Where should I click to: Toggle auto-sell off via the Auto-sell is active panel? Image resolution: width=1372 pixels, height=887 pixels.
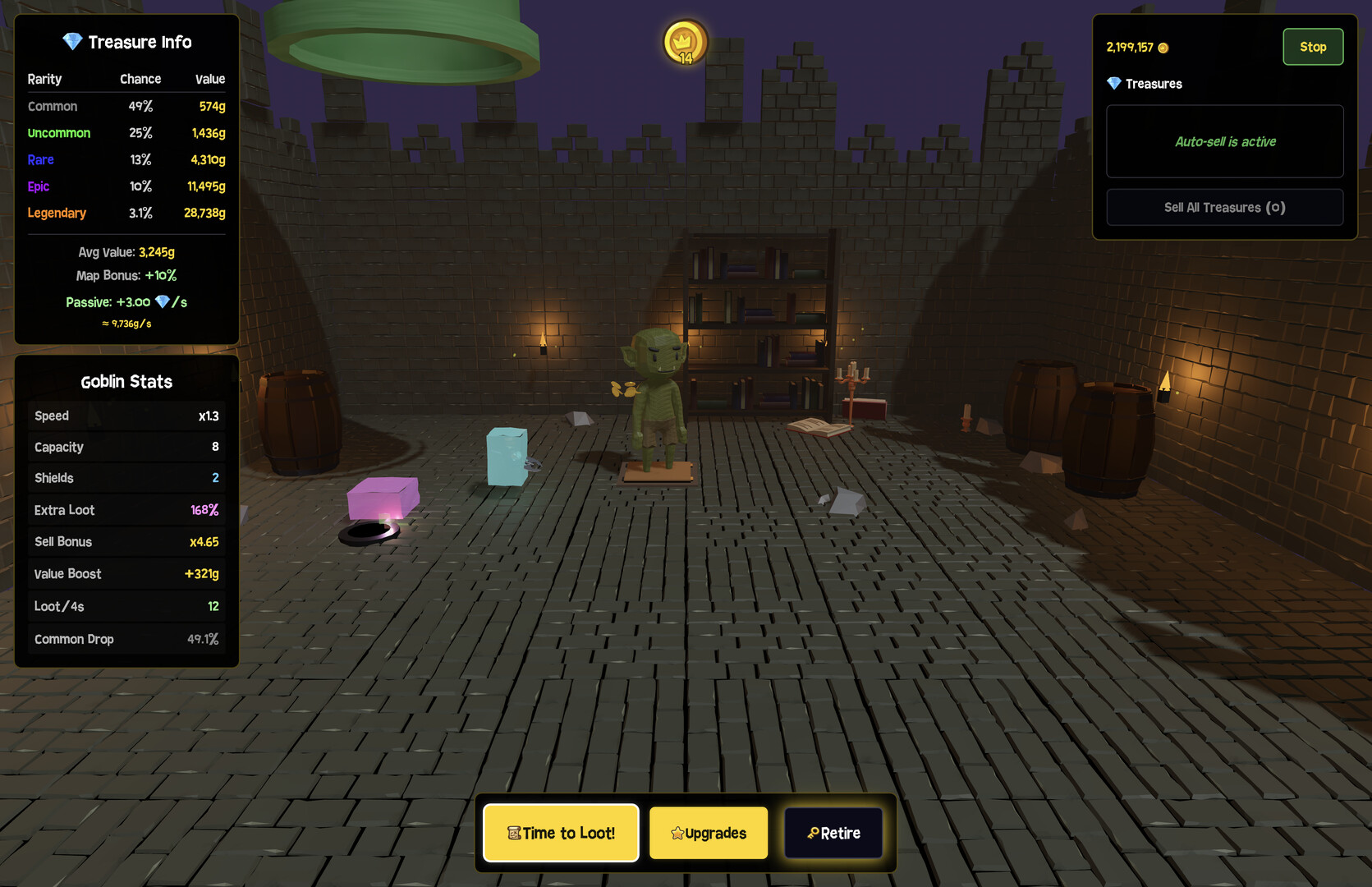pos(1224,141)
